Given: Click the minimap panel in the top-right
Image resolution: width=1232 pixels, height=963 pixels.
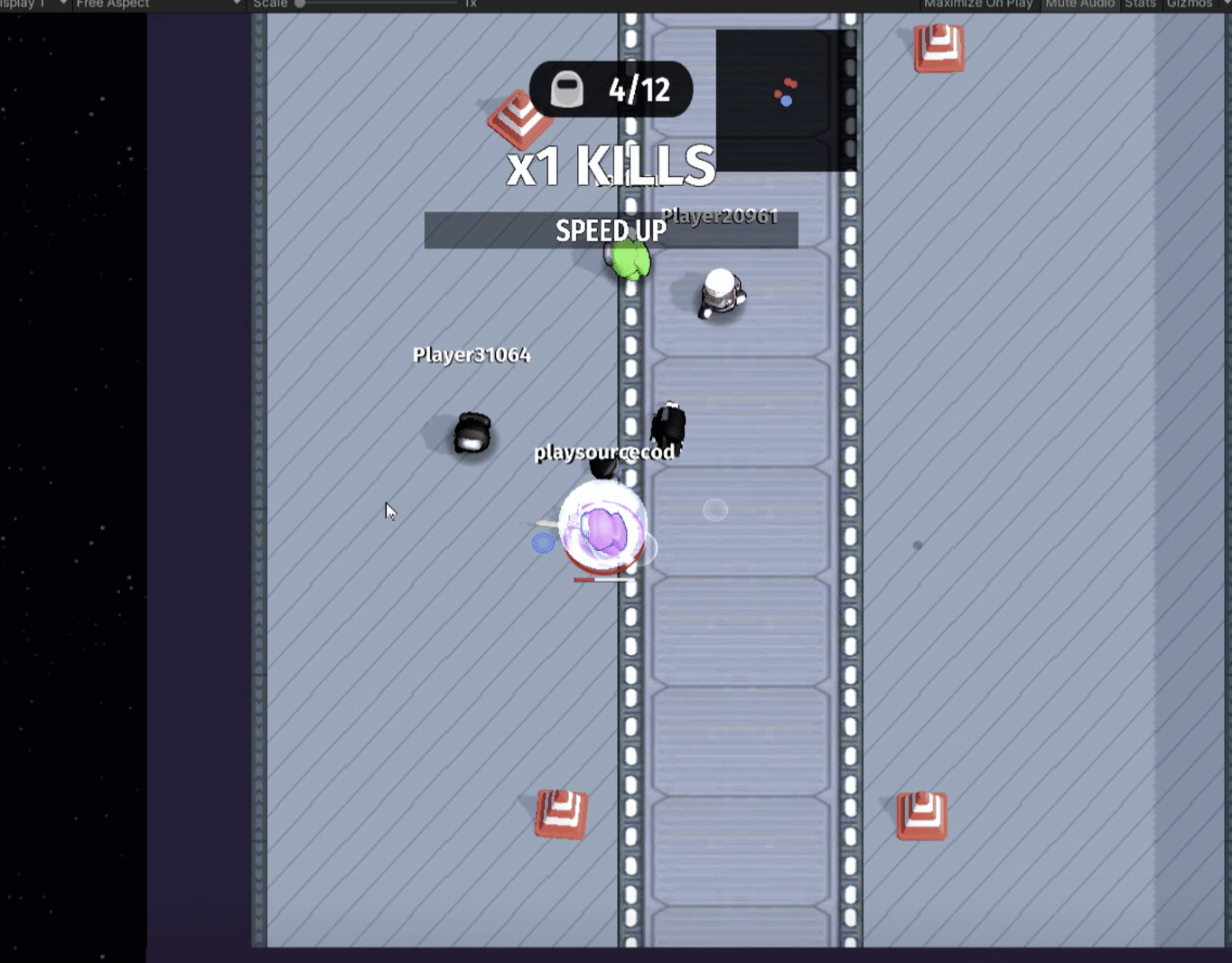Looking at the screenshot, I should pyautogui.click(x=784, y=99).
